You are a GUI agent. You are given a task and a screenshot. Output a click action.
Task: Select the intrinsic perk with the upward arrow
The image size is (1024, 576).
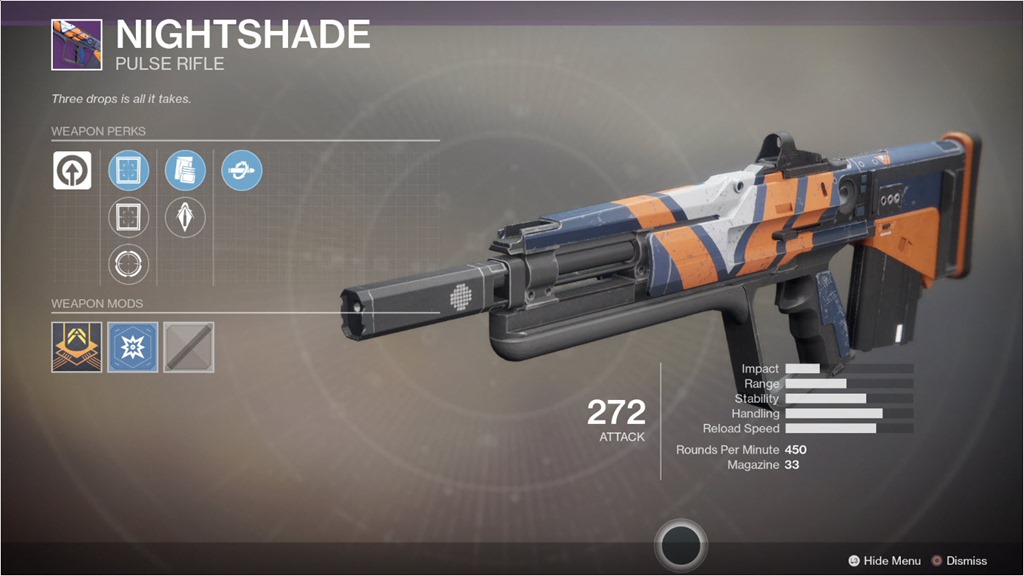click(x=72, y=170)
